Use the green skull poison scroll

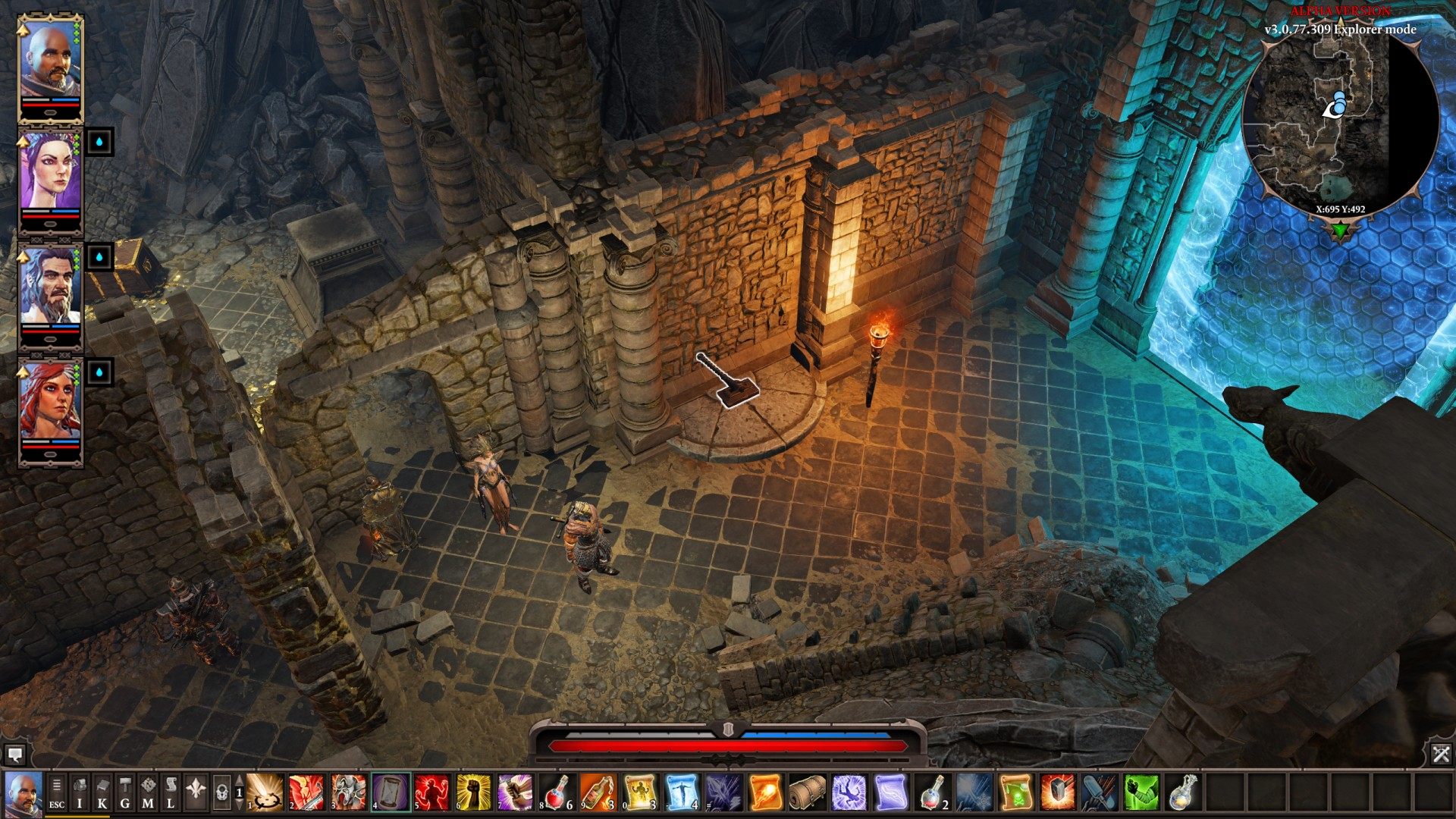pyautogui.click(x=1015, y=792)
